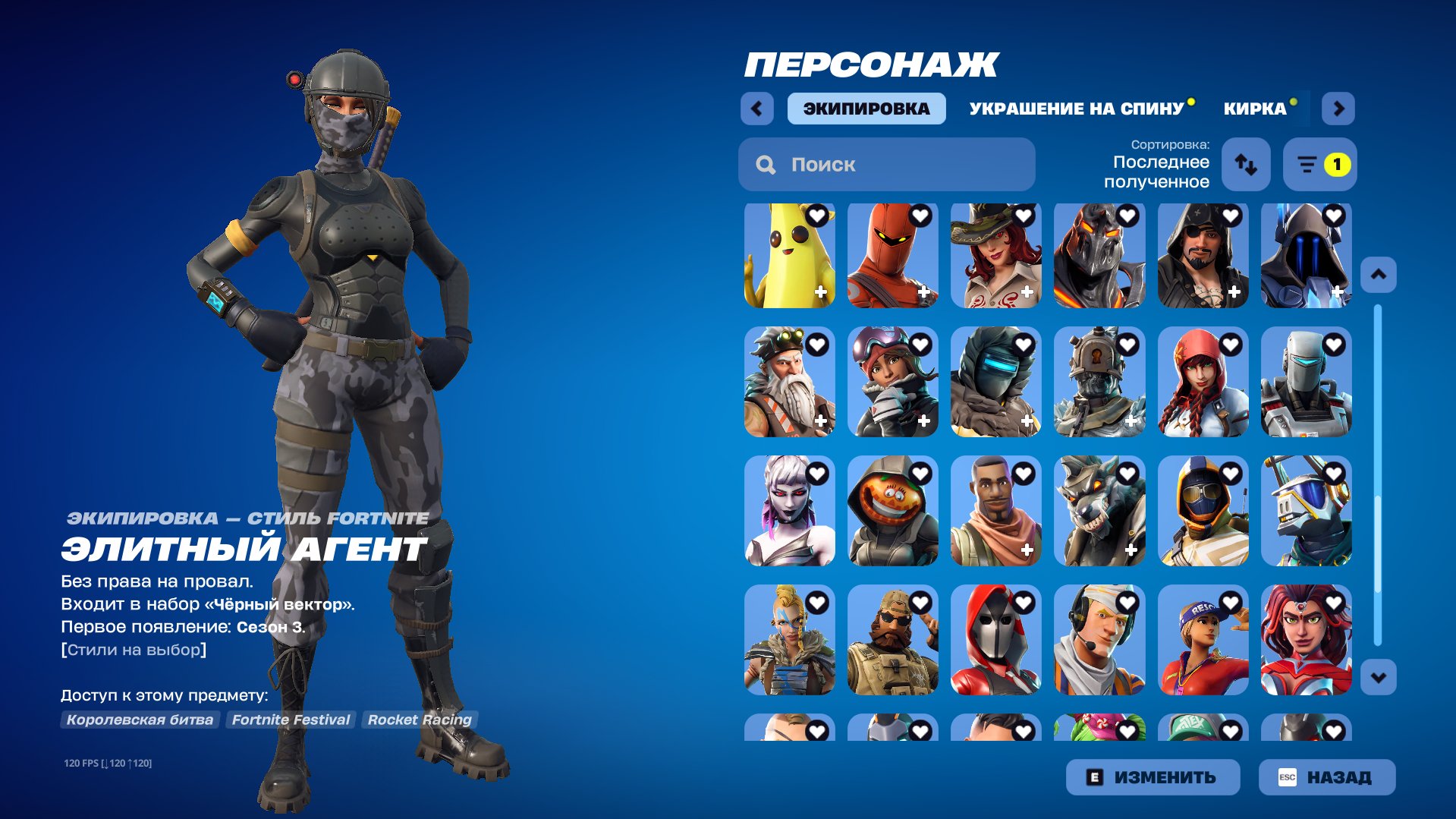This screenshot has width=1456, height=819.
Task: Select the red Rust Lord skin
Action: click(x=893, y=258)
